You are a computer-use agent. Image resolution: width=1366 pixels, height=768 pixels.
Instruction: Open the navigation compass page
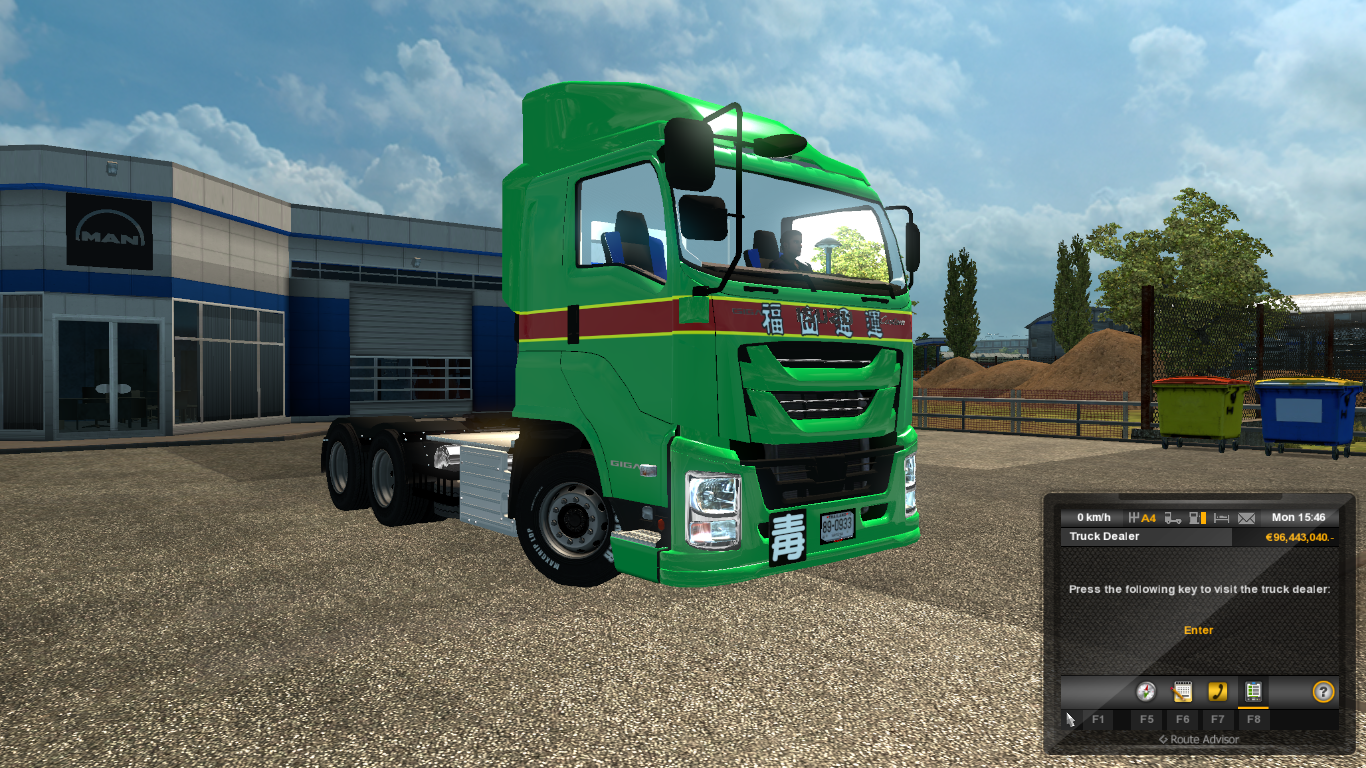pos(1146,692)
